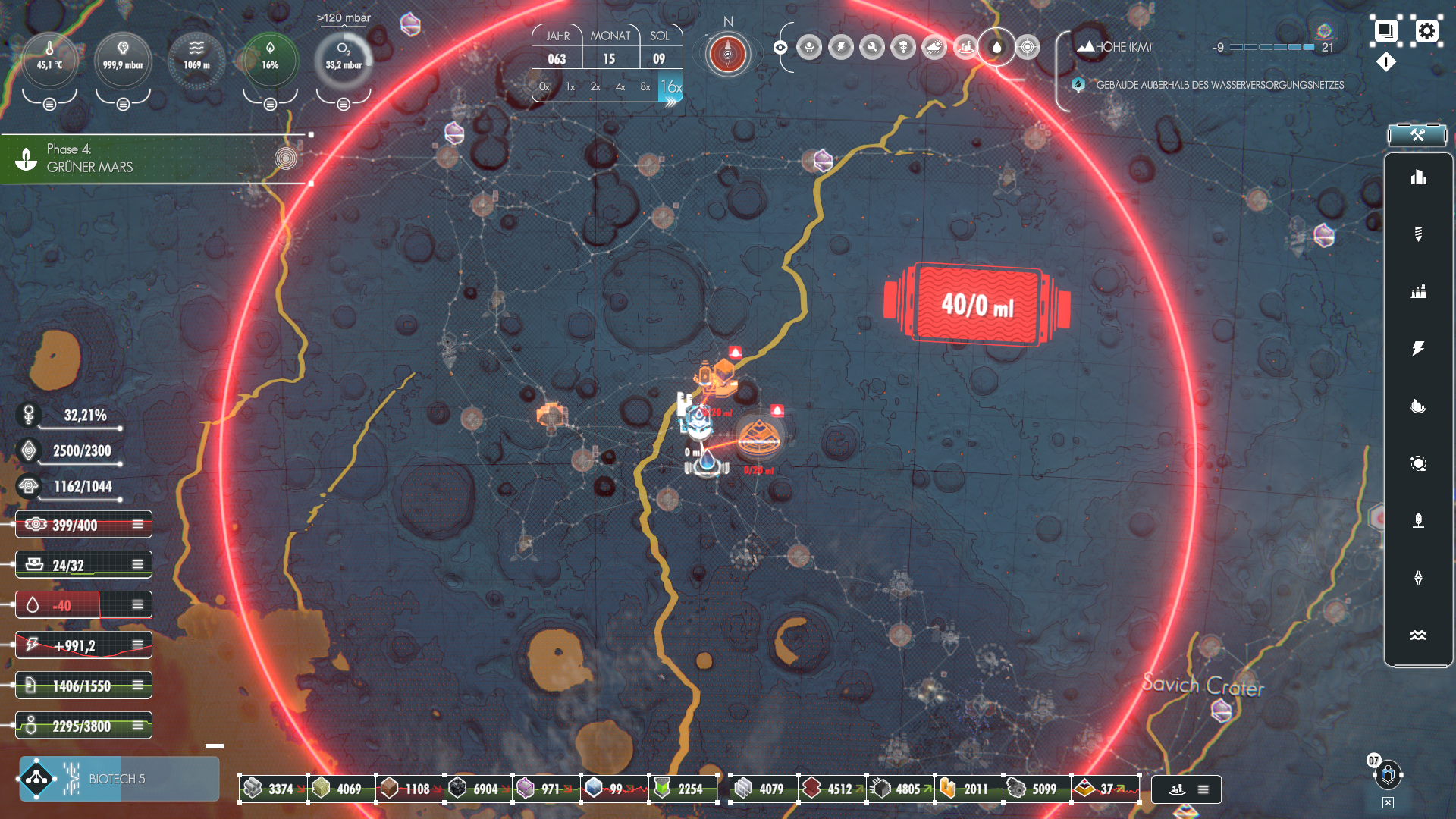Open the build tools hammer tab

coord(1417,135)
